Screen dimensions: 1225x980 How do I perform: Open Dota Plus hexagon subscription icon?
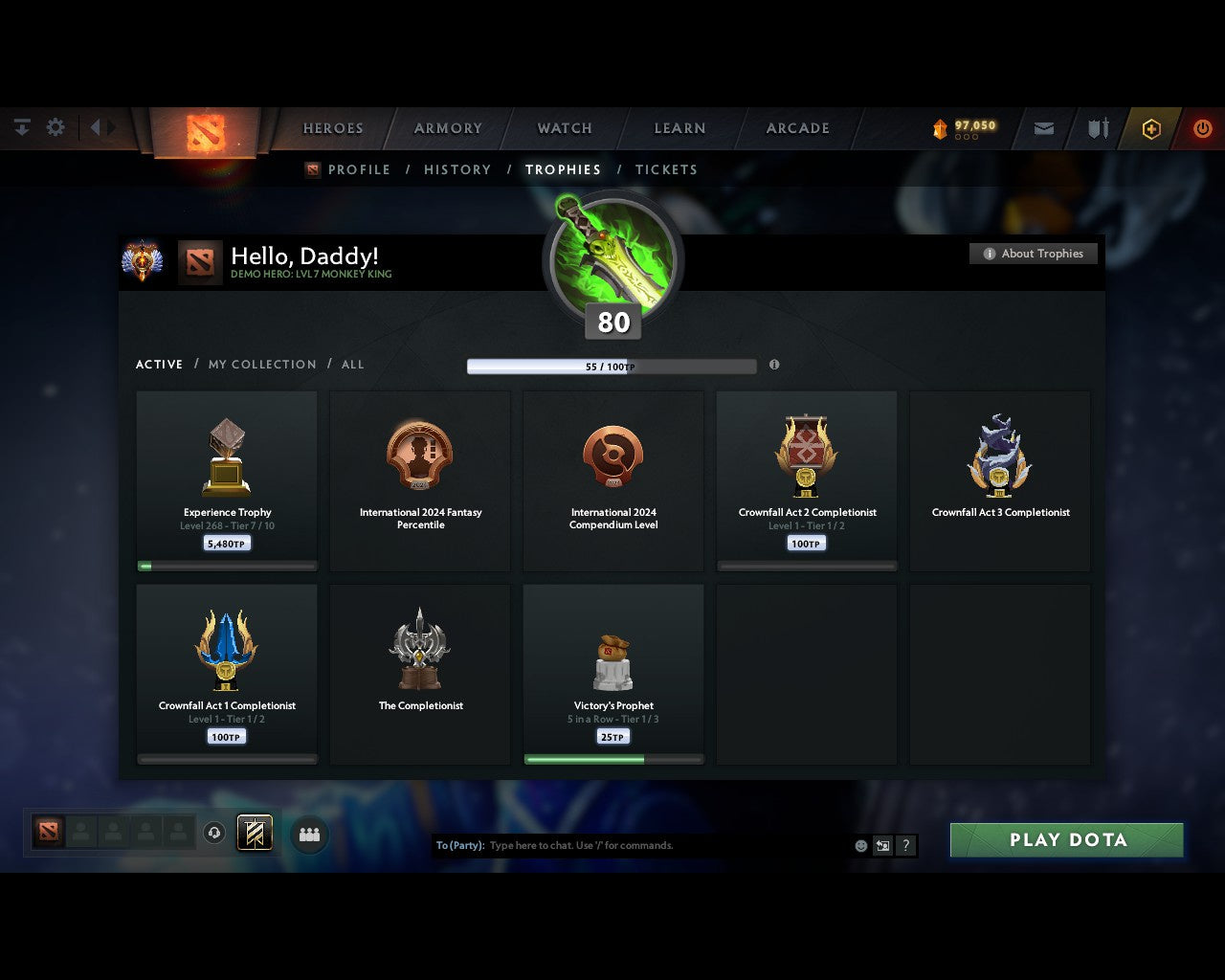click(1151, 128)
